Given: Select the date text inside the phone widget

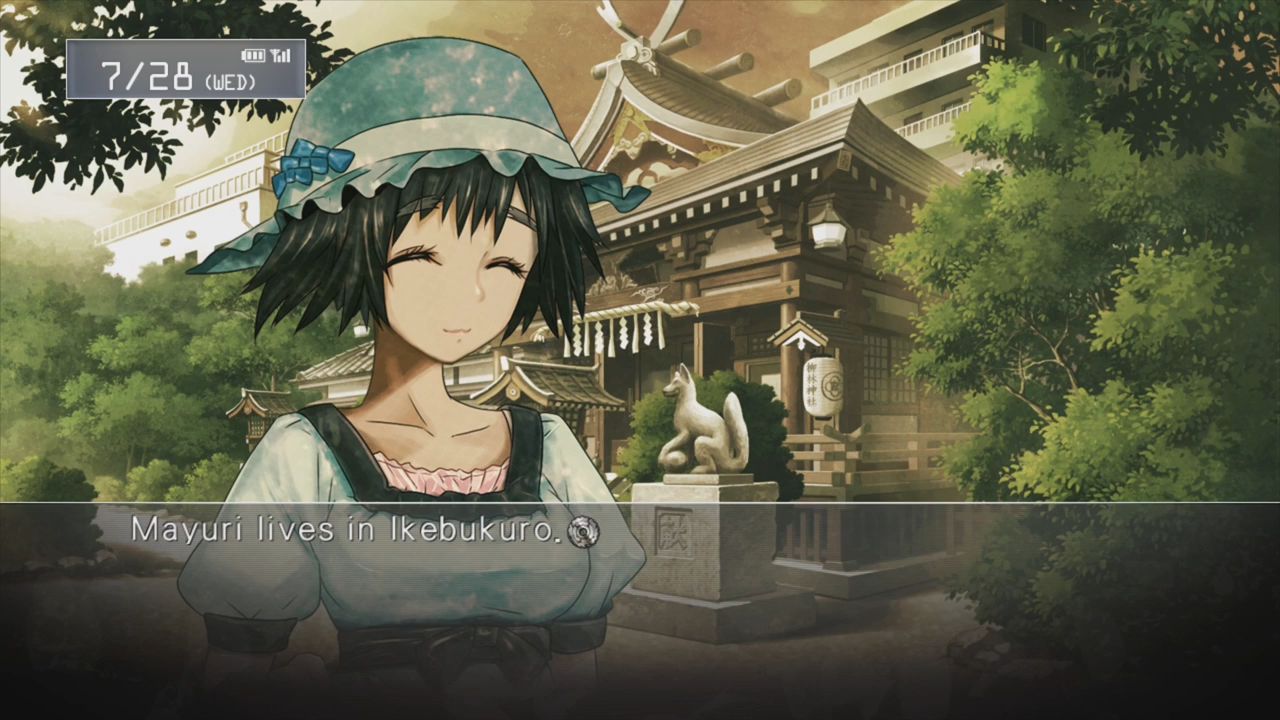Looking at the screenshot, I should click(150, 73).
